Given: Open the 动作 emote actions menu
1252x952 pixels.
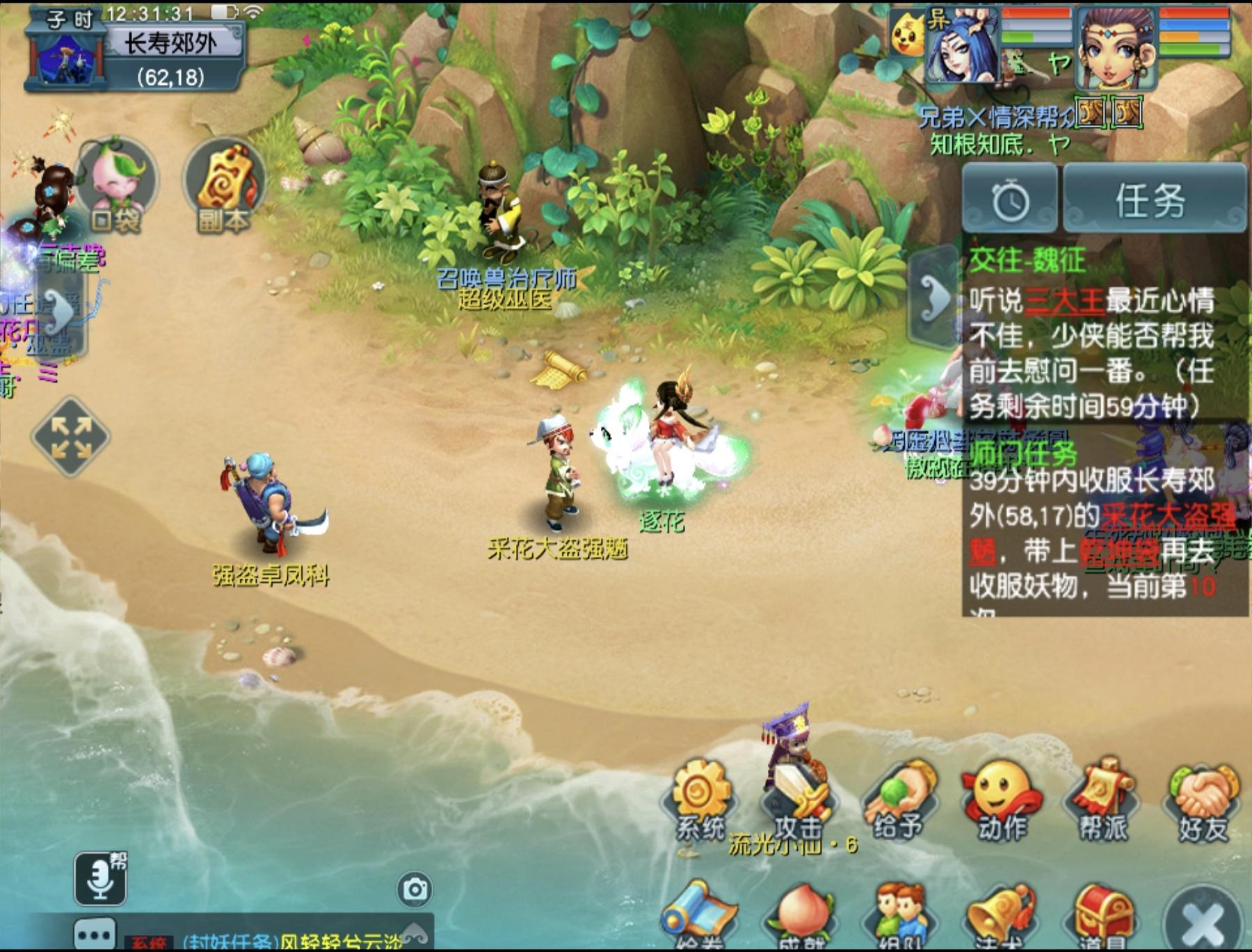Looking at the screenshot, I should coord(1002,800).
